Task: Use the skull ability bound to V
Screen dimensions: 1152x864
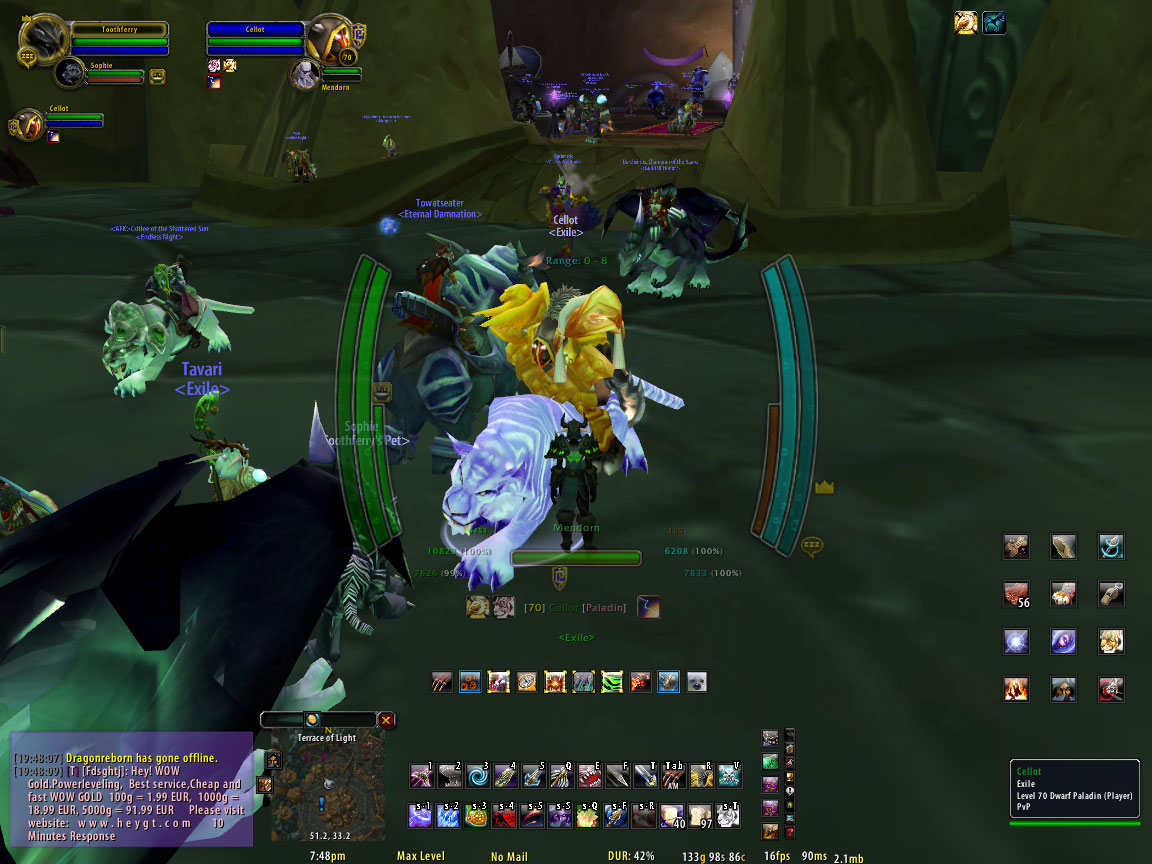Action: pyautogui.click(x=729, y=776)
